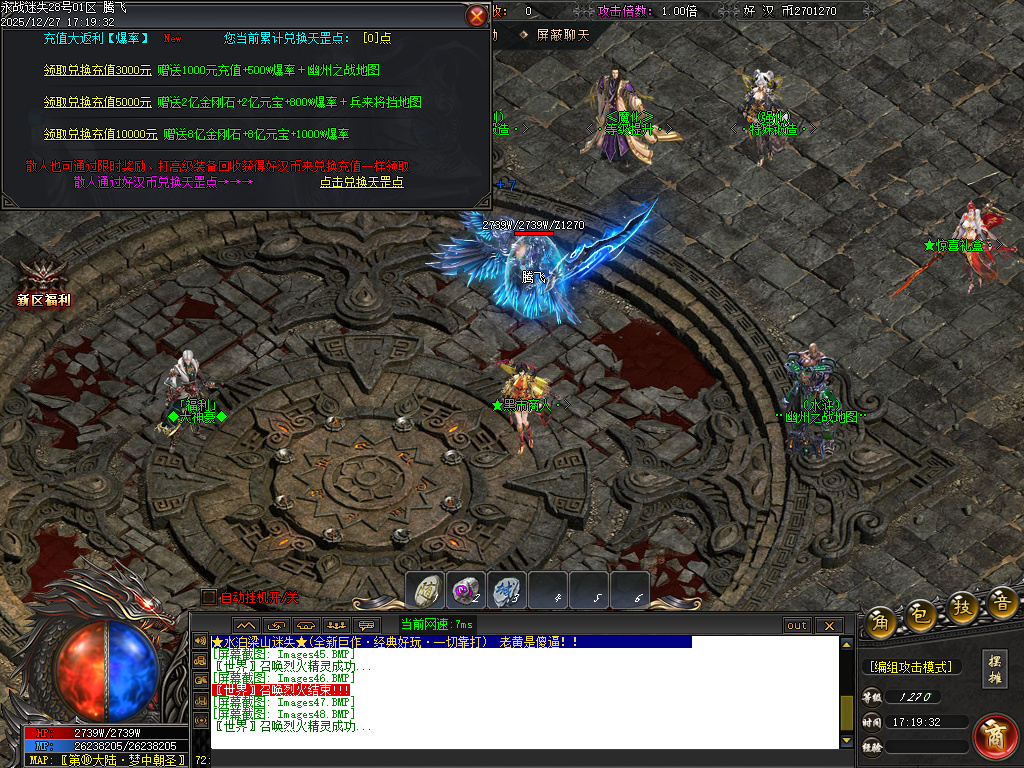Claim the 10000 yuan recharge exchange
This screenshot has width=1024, height=768.
pos(100,134)
